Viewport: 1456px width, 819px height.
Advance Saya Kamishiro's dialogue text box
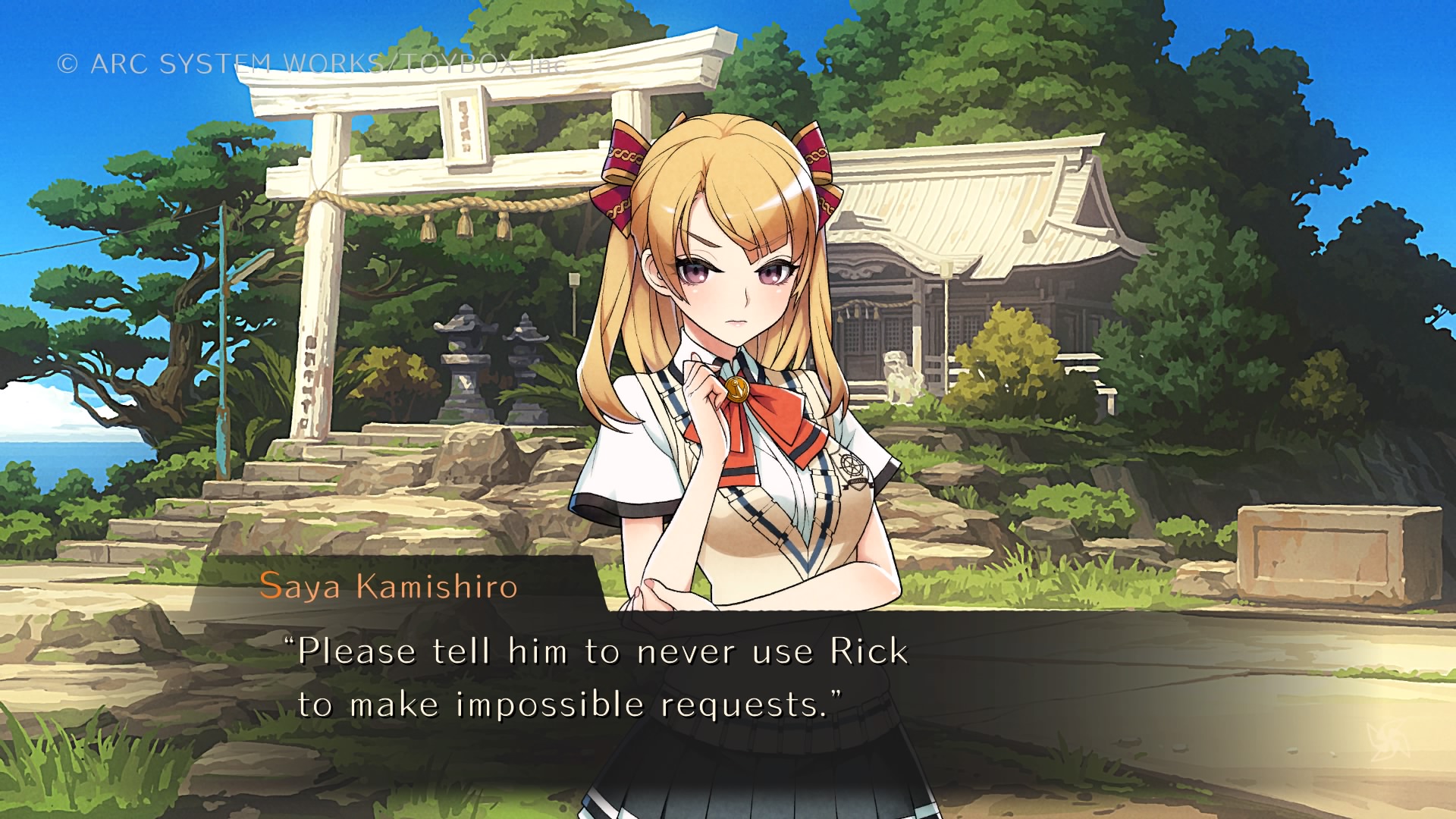pyautogui.click(x=602, y=678)
